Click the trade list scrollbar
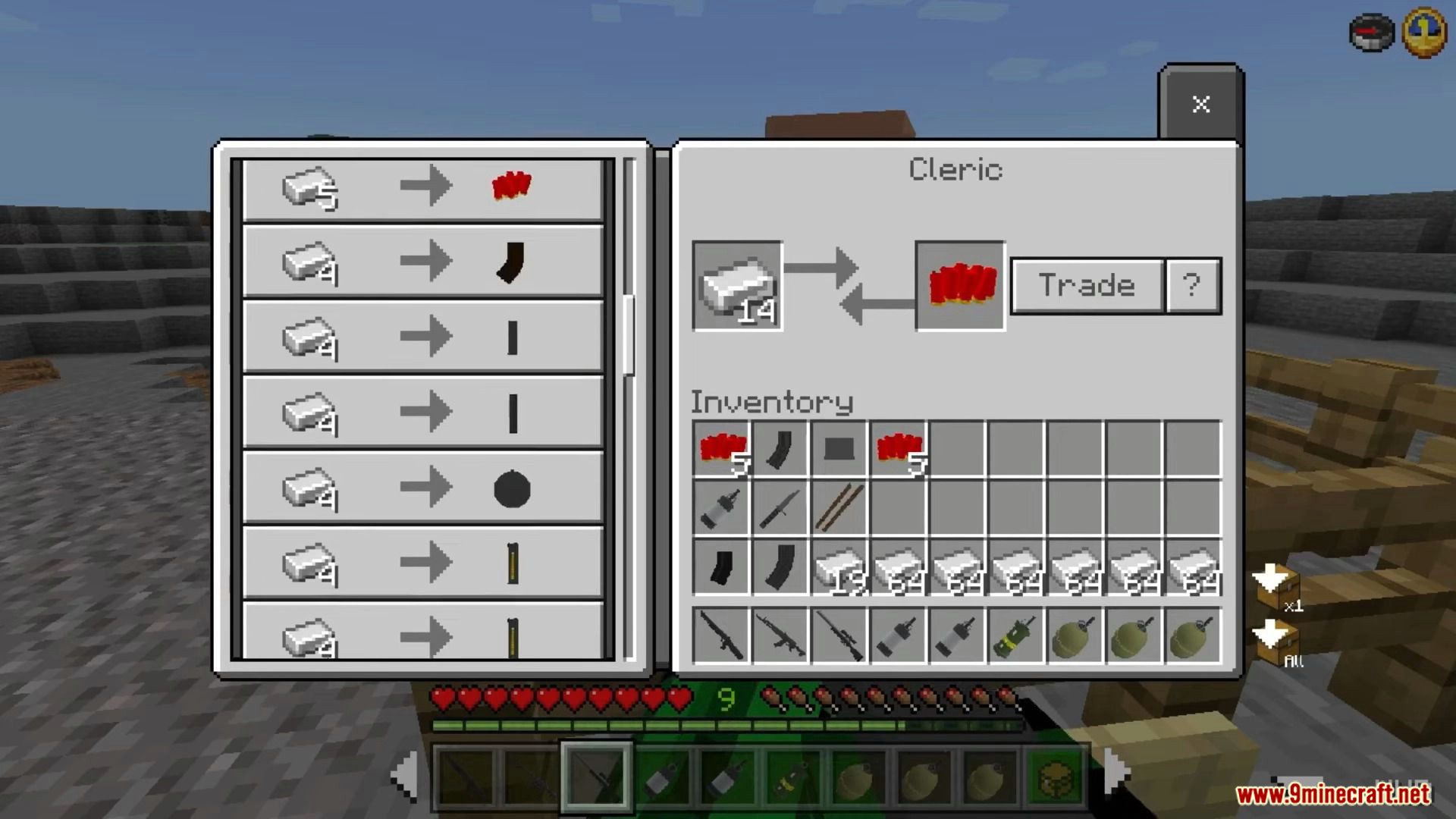Image resolution: width=1456 pixels, height=819 pixels. point(628,334)
